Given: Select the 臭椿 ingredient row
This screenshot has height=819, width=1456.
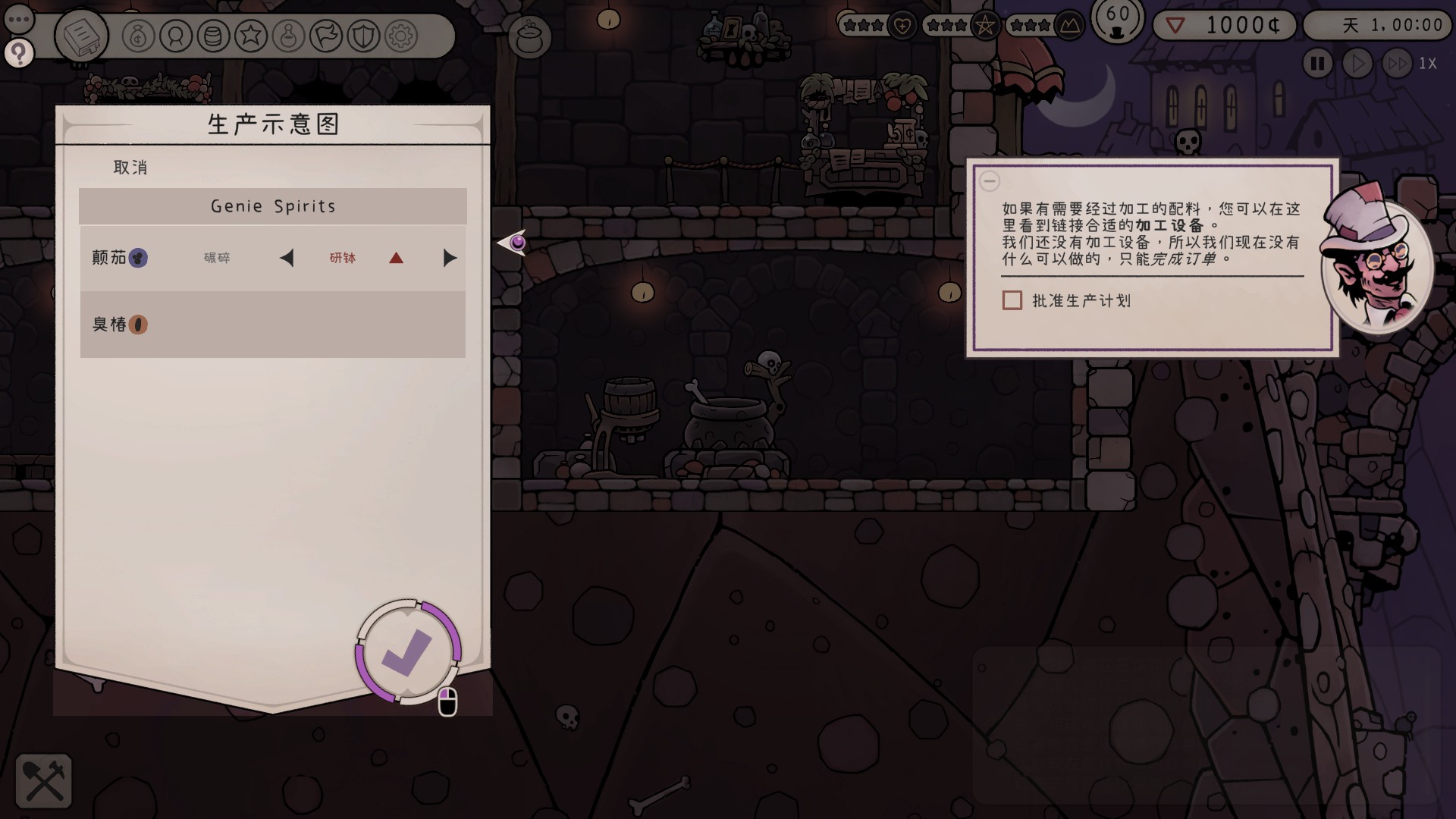Looking at the screenshot, I should pyautogui.click(x=272, y=325).
